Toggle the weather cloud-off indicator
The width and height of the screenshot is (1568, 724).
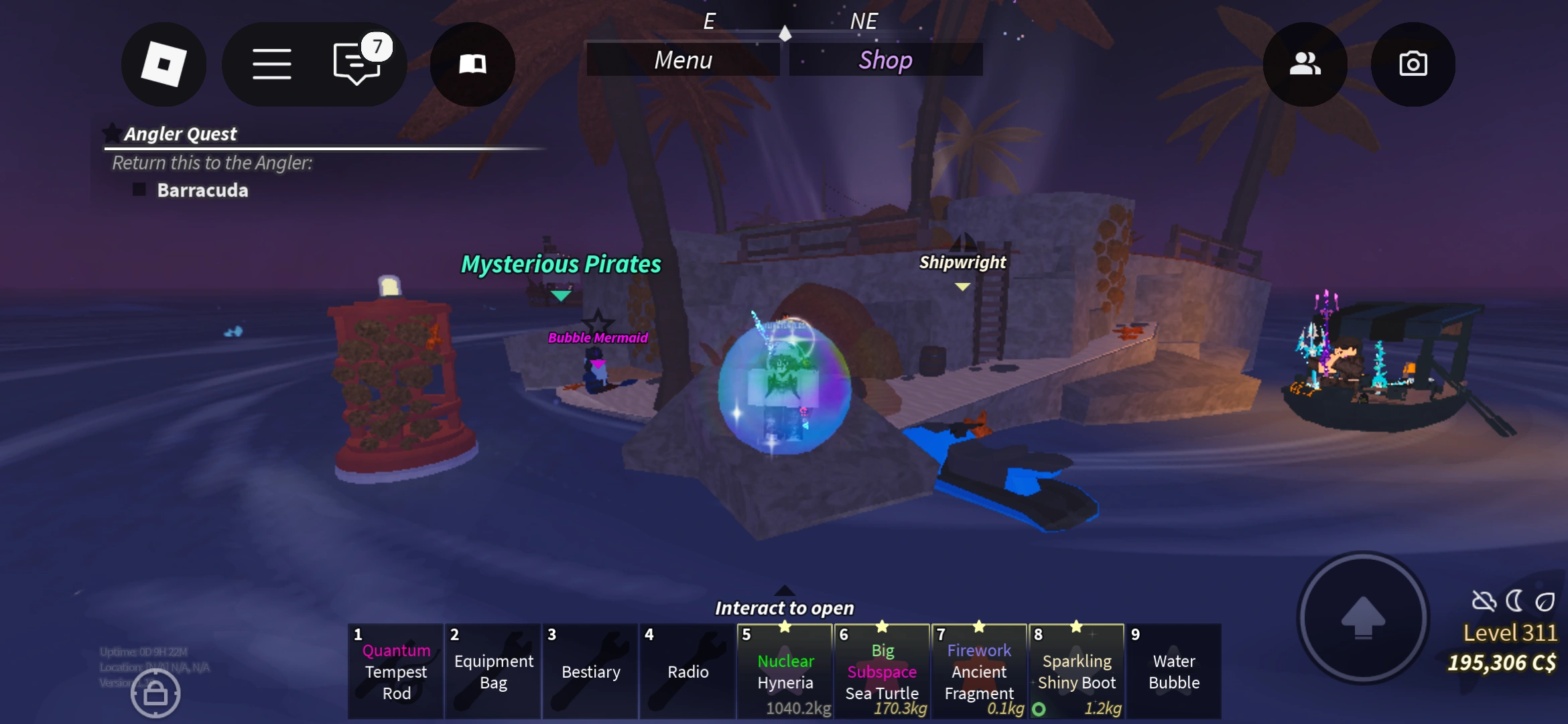pyautogui.click(x=1485, y=602)
